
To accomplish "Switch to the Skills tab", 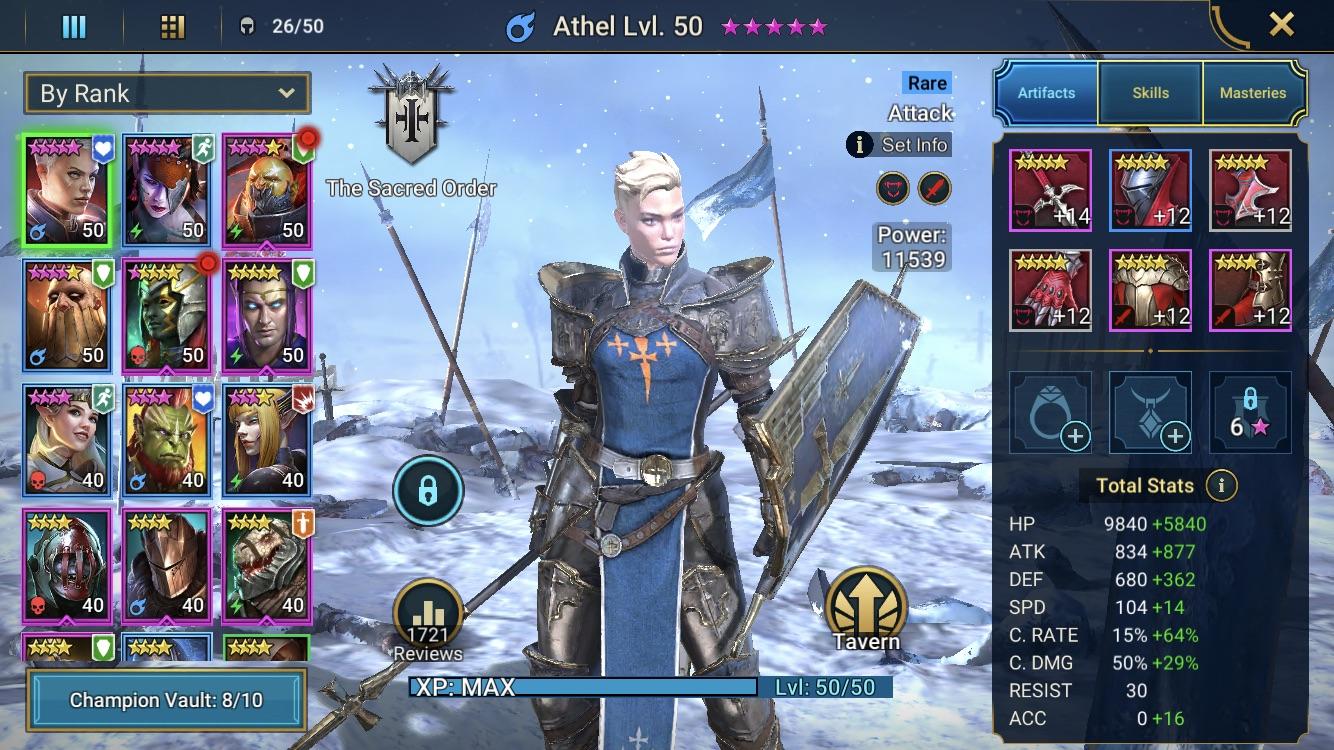I will (1150, 93).
